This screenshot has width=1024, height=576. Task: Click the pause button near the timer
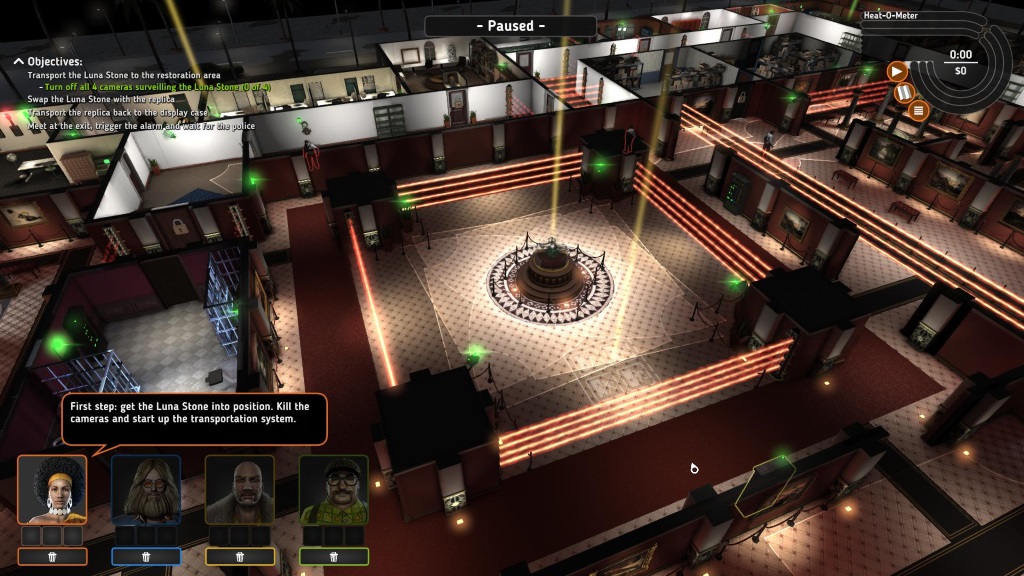tap(906, 93)
